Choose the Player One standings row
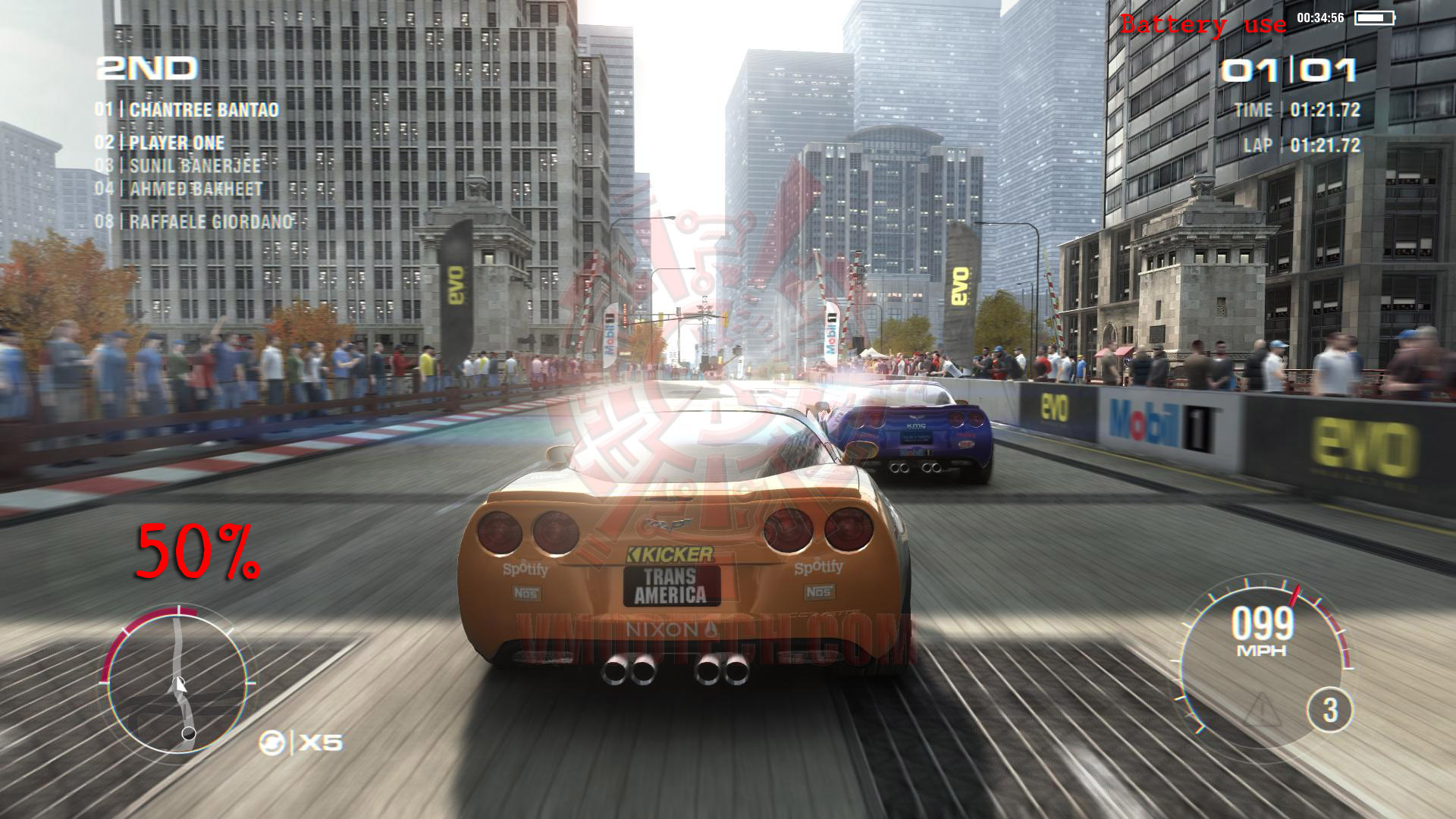Viewport: 1456px width, 819px height. tap(160, 143)
